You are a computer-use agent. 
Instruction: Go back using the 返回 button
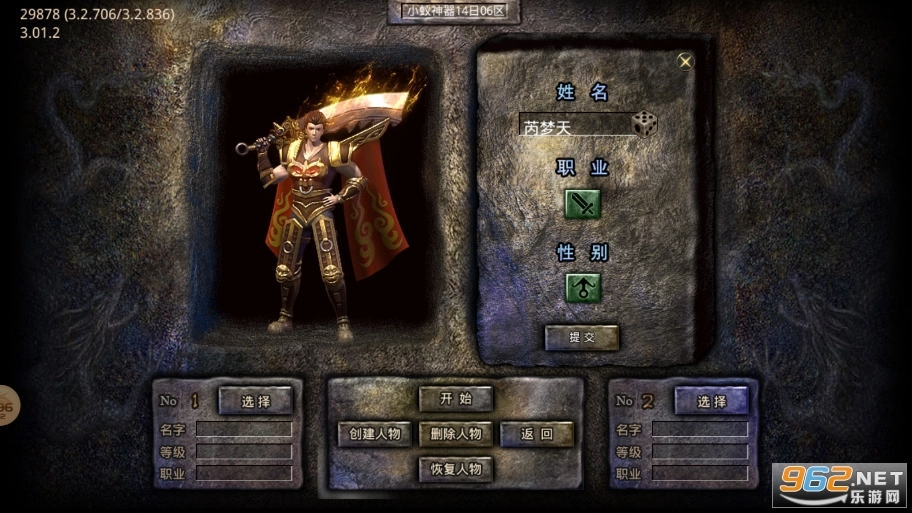click(537, 433)
